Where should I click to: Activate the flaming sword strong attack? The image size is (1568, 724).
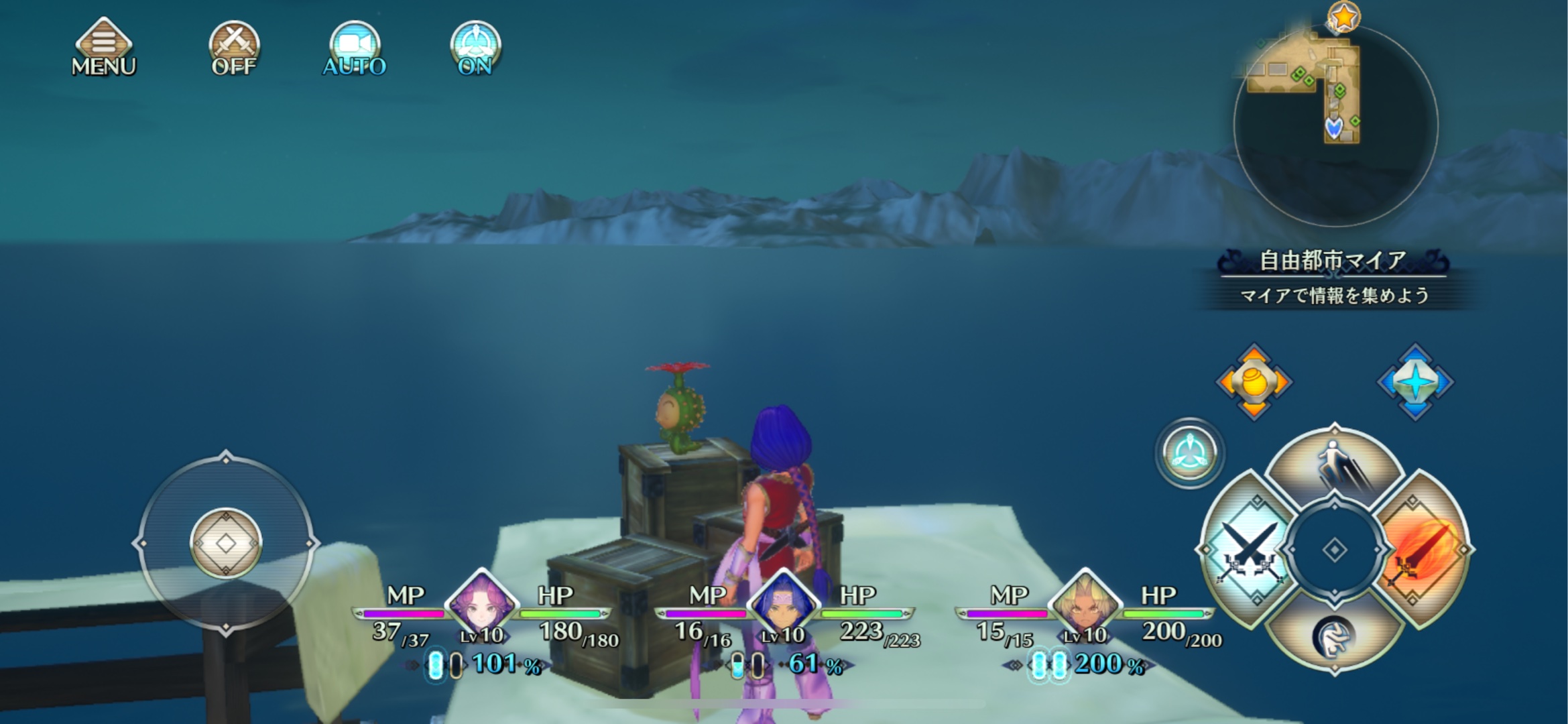click(x=1423, y=550)
